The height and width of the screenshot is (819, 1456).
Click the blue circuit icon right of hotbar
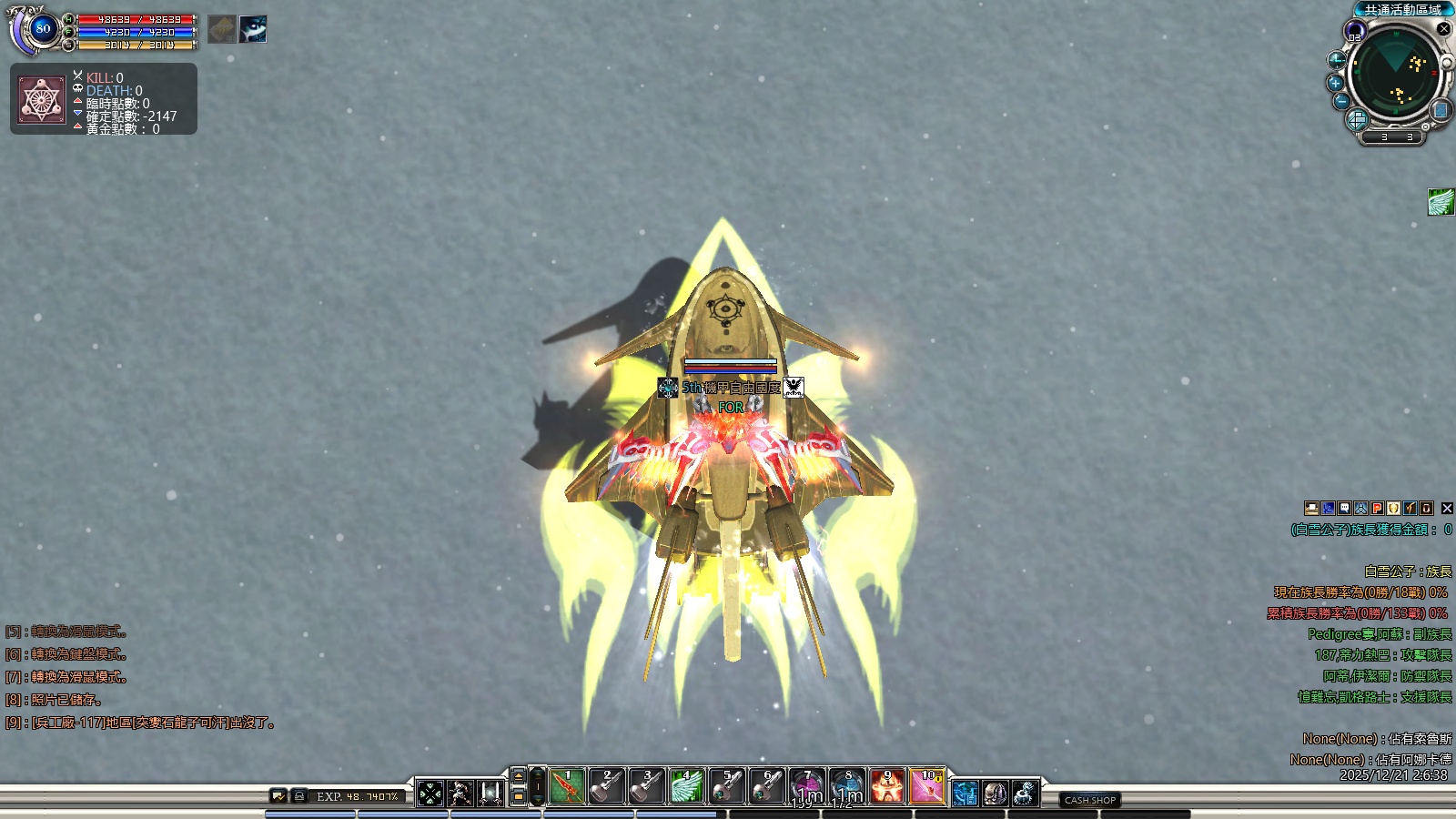(x=966, y=794)
